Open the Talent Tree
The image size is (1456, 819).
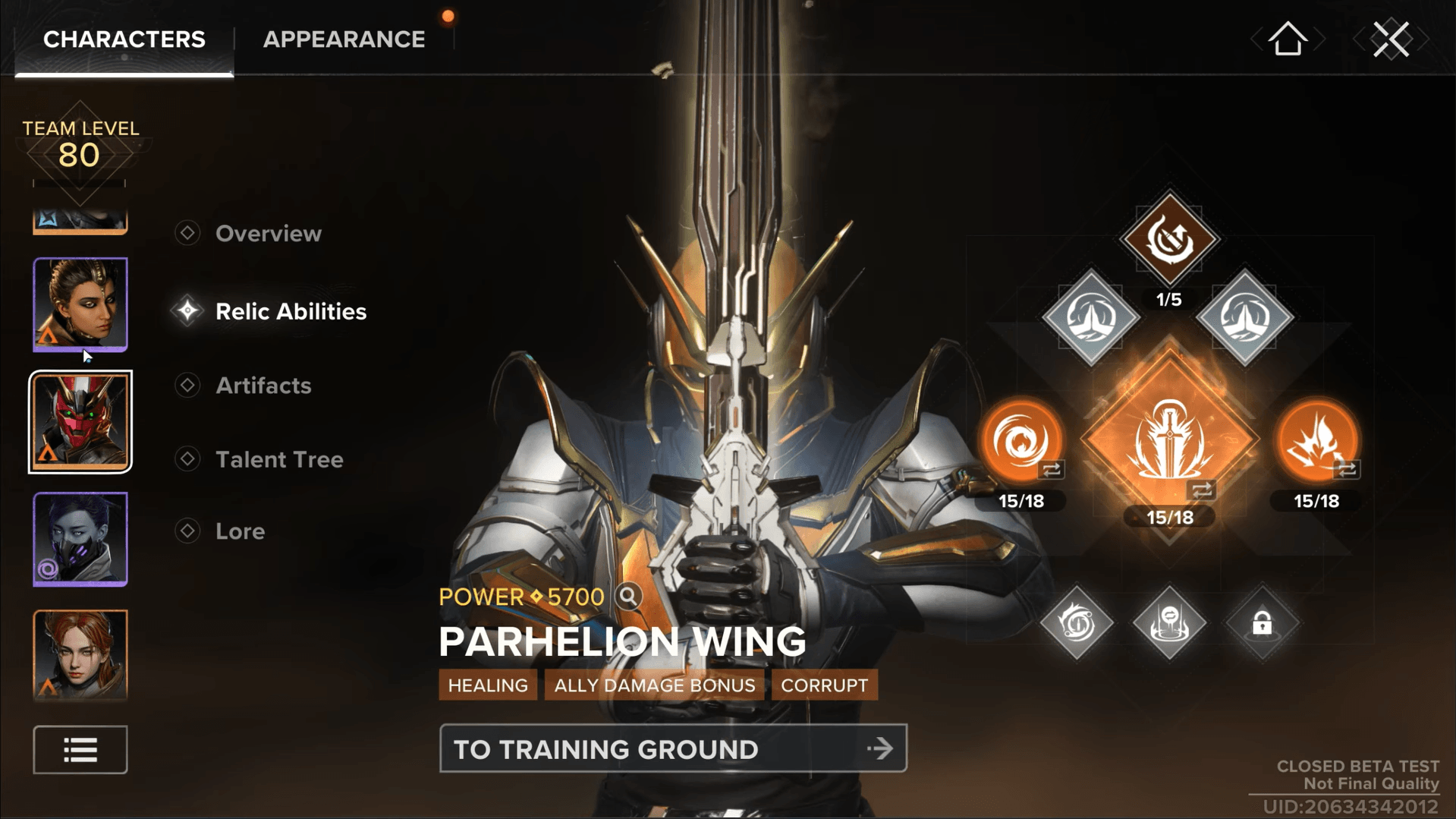click(x=279, y=459)
